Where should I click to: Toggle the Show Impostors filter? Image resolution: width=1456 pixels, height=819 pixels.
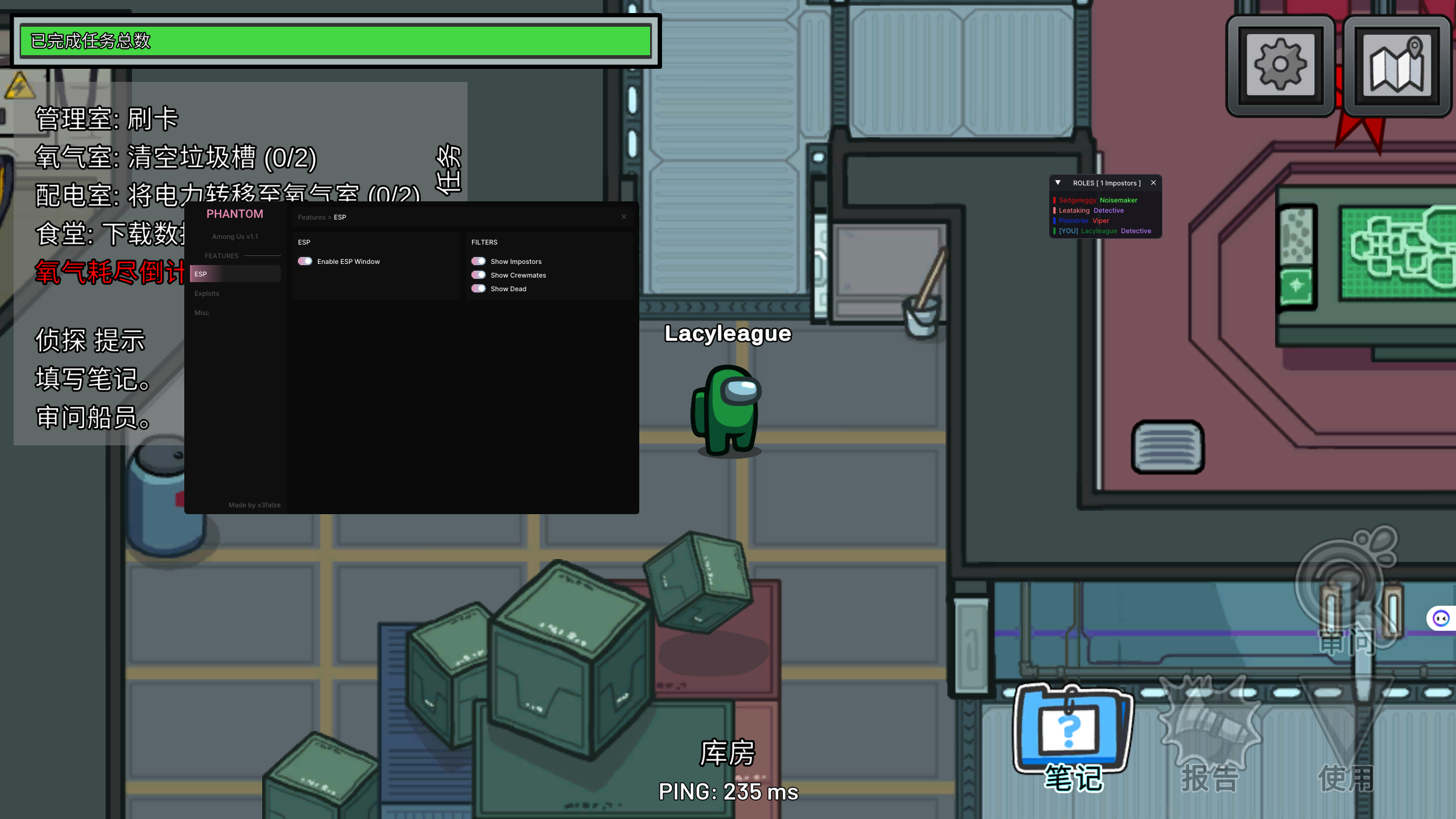point(478,262)
